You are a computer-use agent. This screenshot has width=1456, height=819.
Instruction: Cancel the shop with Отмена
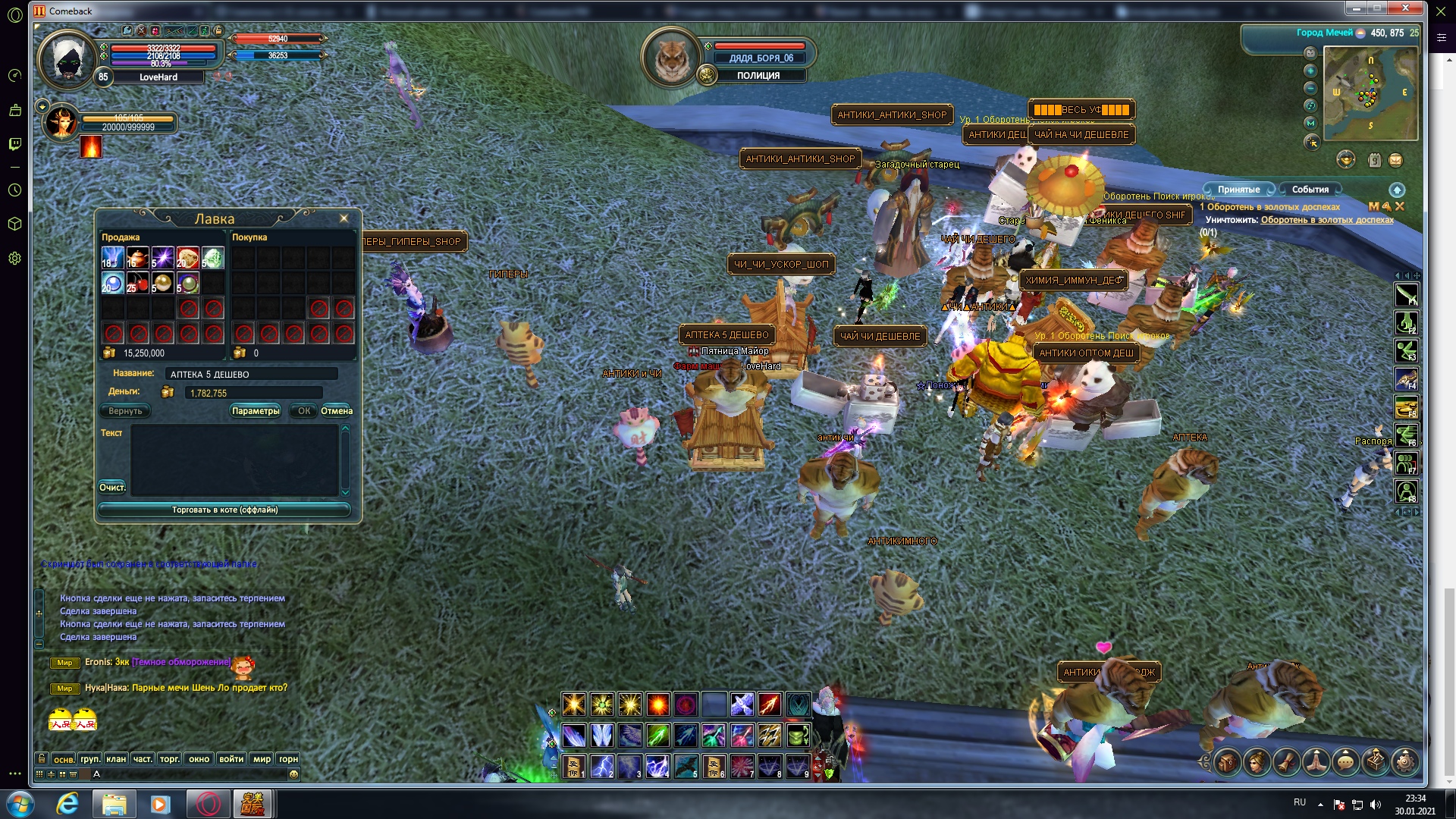tap(337, 411)
